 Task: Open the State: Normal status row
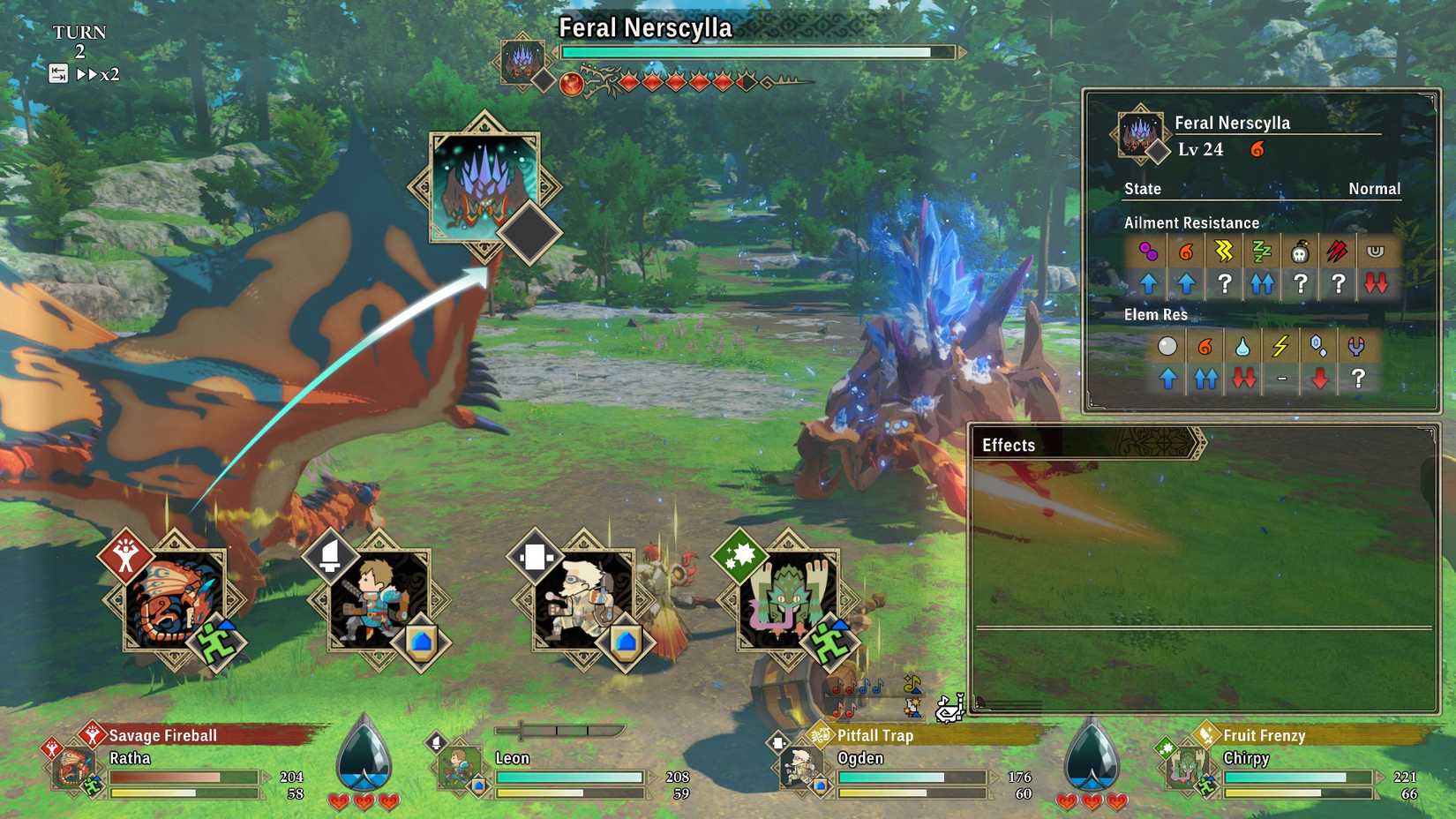coord(1260,189)
